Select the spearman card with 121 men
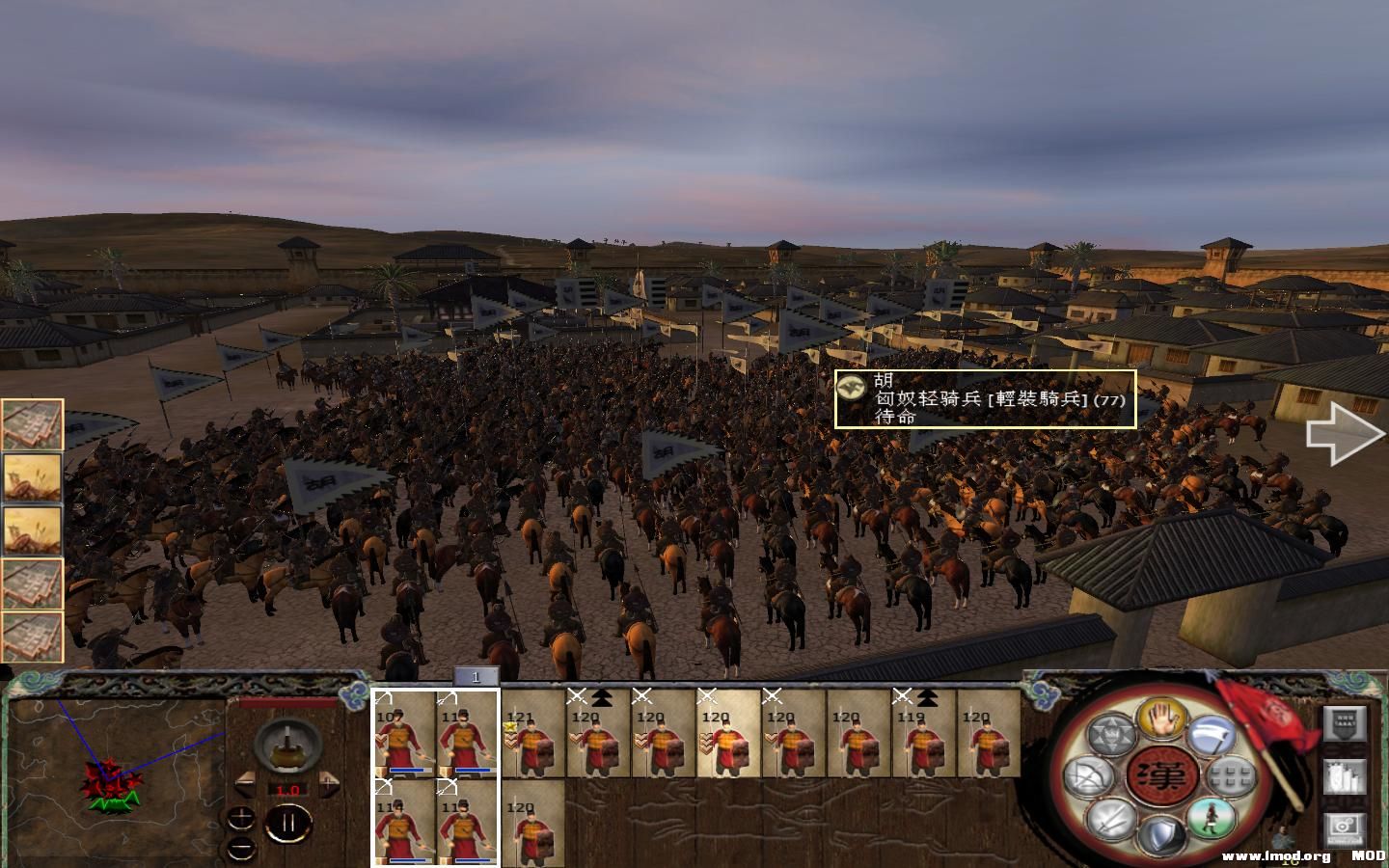 pos(533,735)
